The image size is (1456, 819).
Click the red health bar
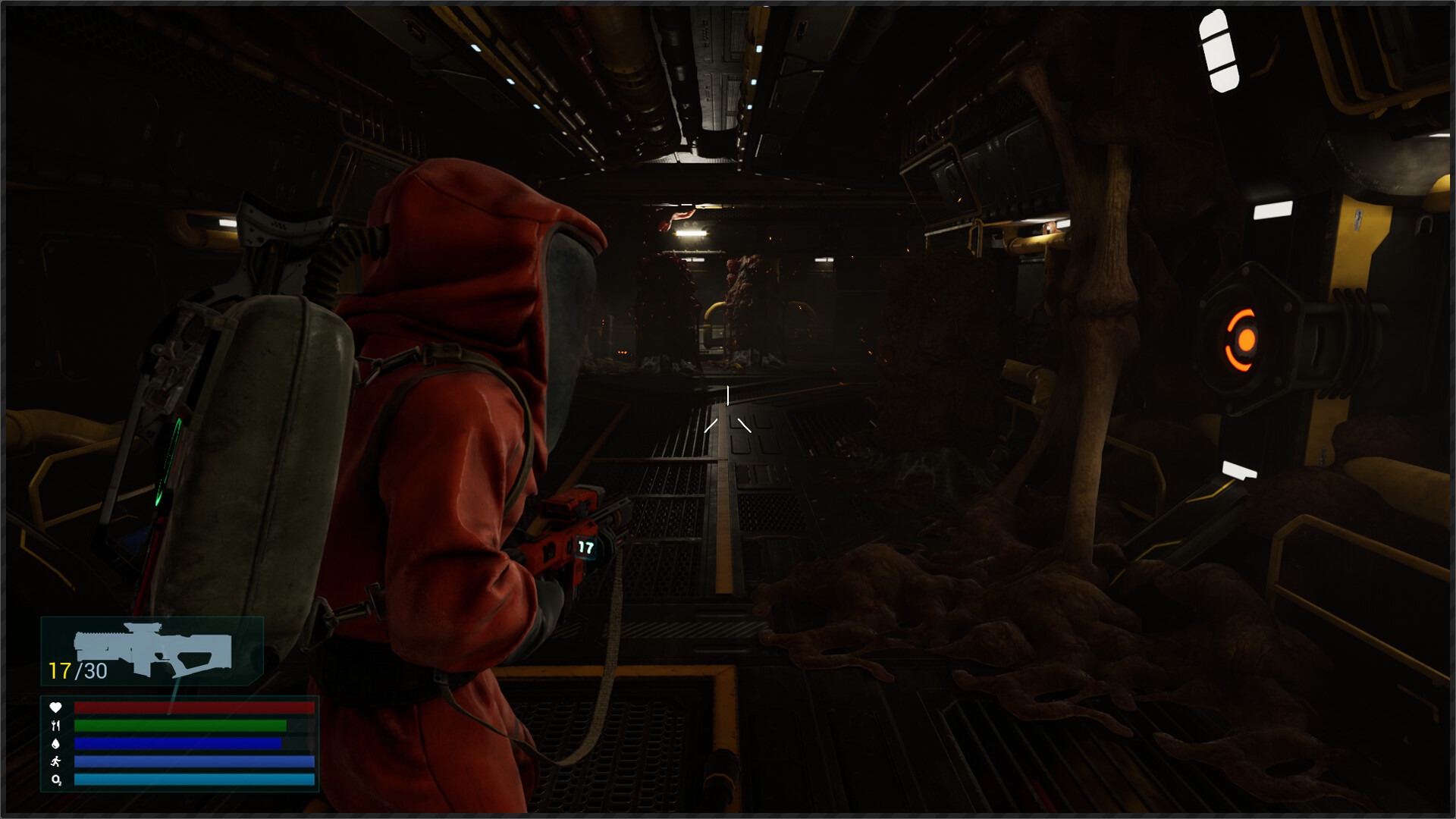[193, 708]
